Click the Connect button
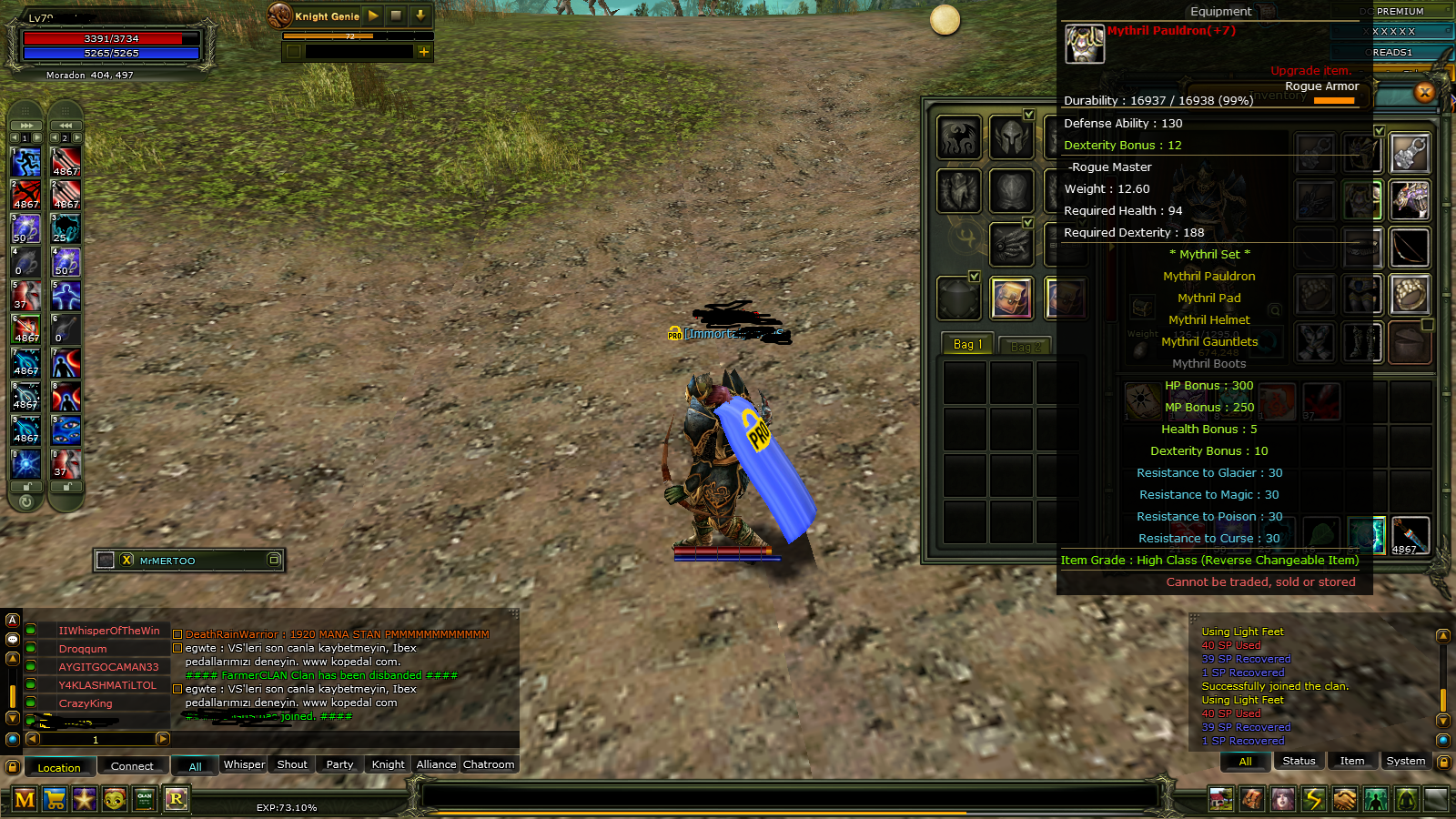This screenshot has width=1456, height=819. click(x=133, y=766)
